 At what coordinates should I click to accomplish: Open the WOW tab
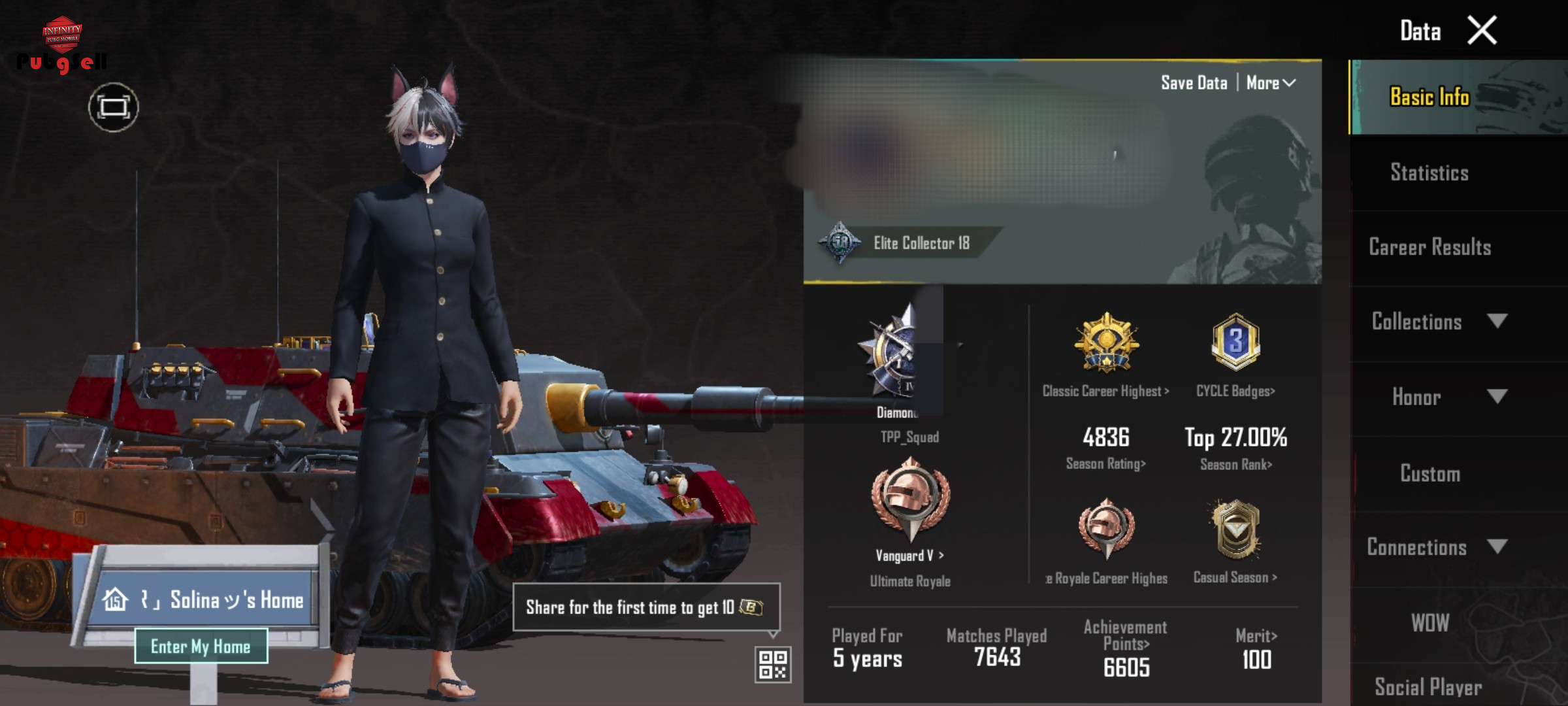1429,623
